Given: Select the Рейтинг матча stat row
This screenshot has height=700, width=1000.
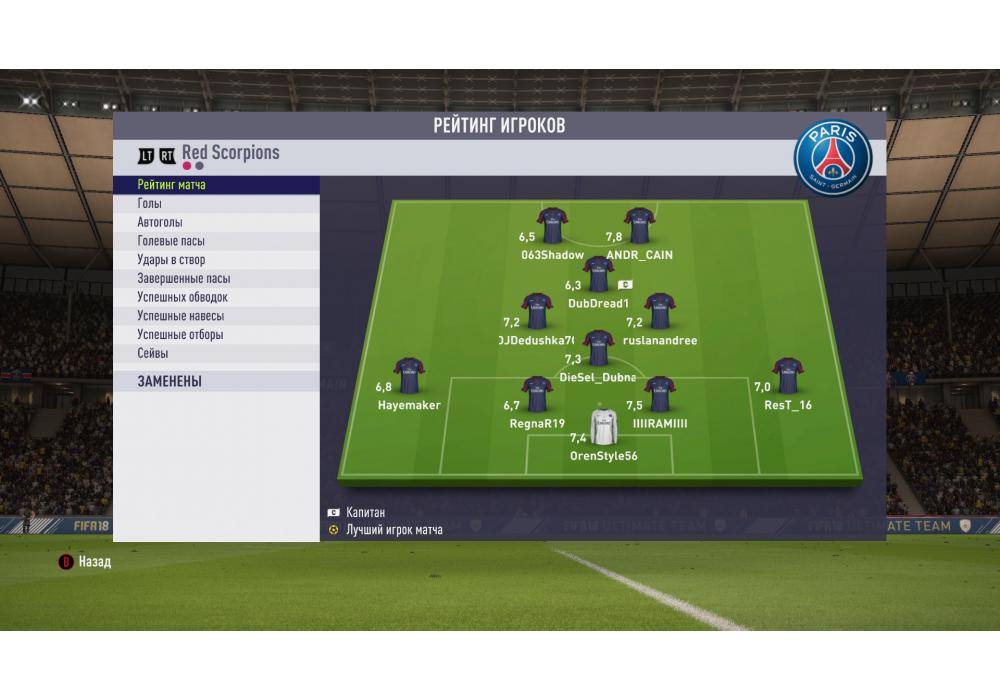Looking at the screenshot, I should [x=216, y=185].
